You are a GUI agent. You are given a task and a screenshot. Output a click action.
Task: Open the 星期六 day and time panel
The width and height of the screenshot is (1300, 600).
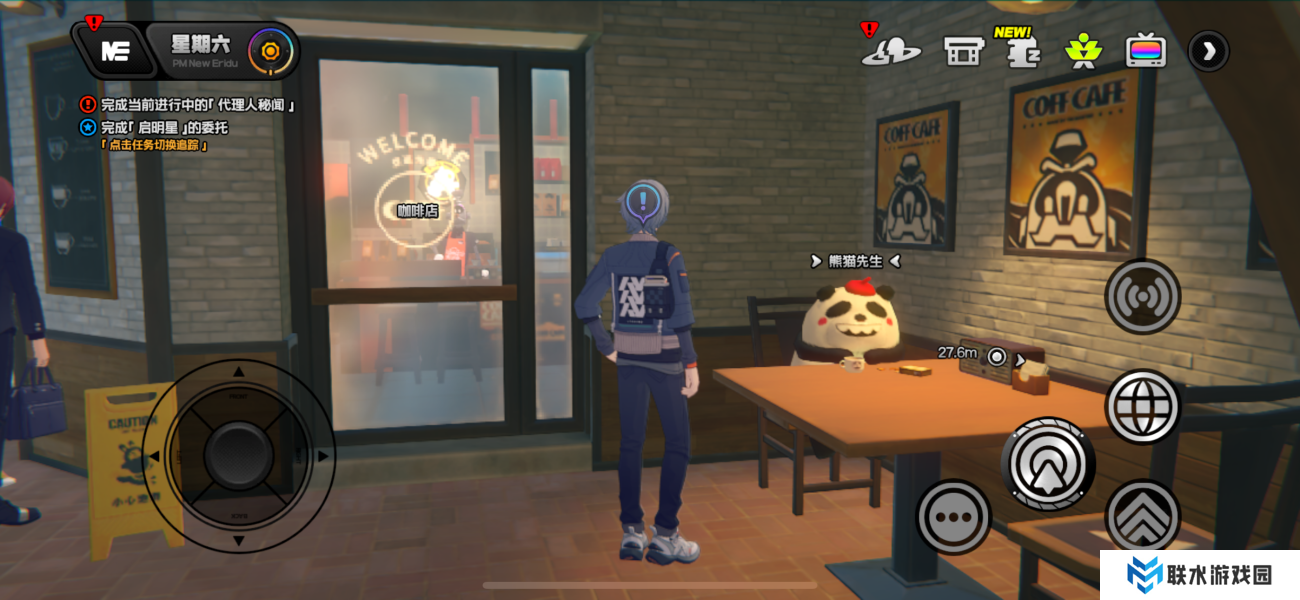point(201,47)
